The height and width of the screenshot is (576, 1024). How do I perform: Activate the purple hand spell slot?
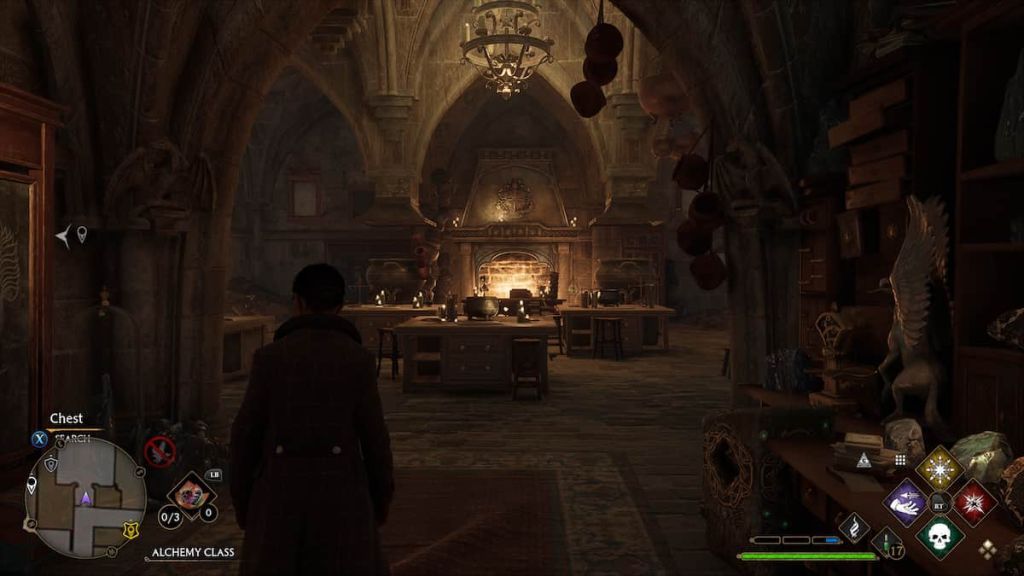coord(906,501)
